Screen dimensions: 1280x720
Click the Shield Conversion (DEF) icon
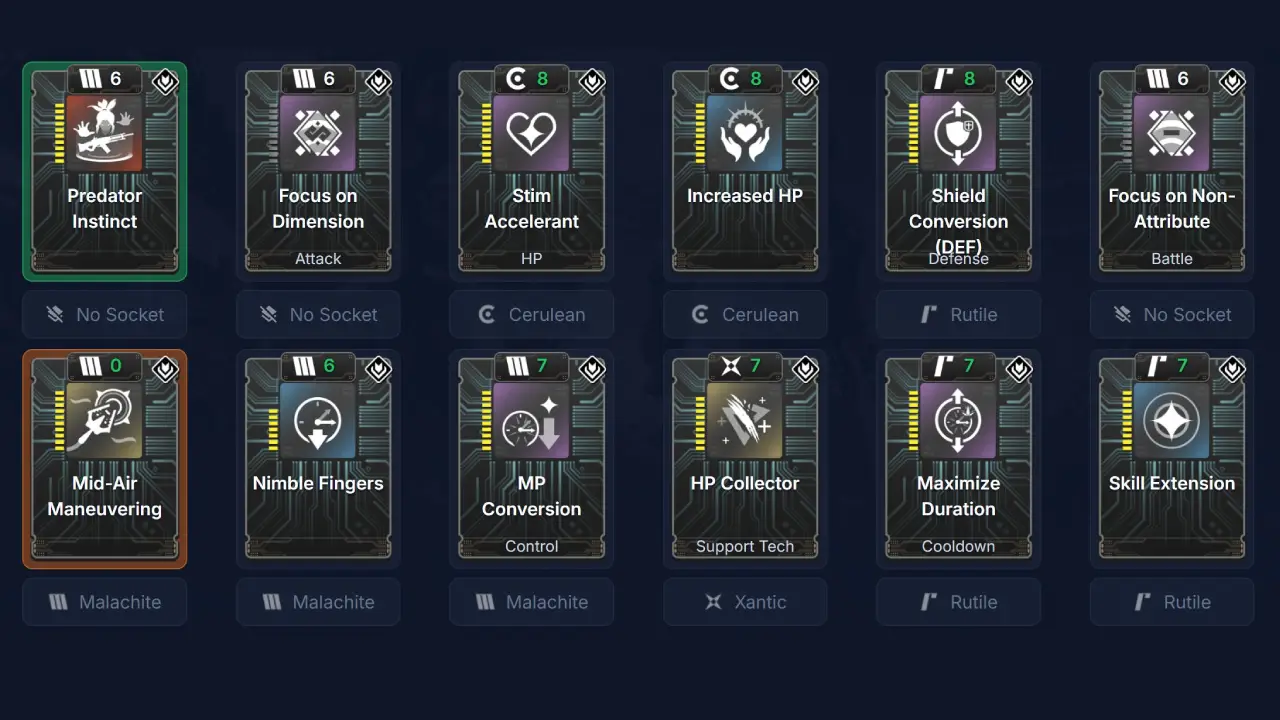tap(958, 133)
